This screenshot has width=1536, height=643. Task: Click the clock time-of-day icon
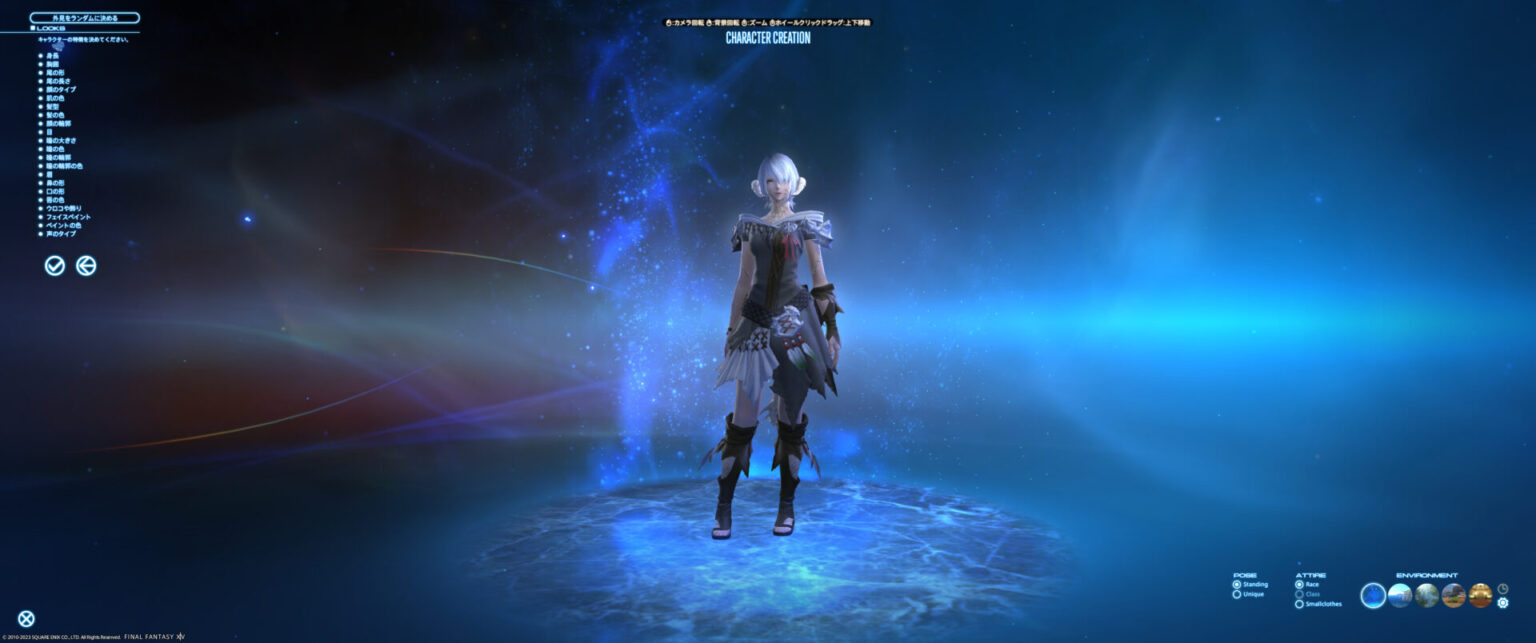(x=1502, y=589)
